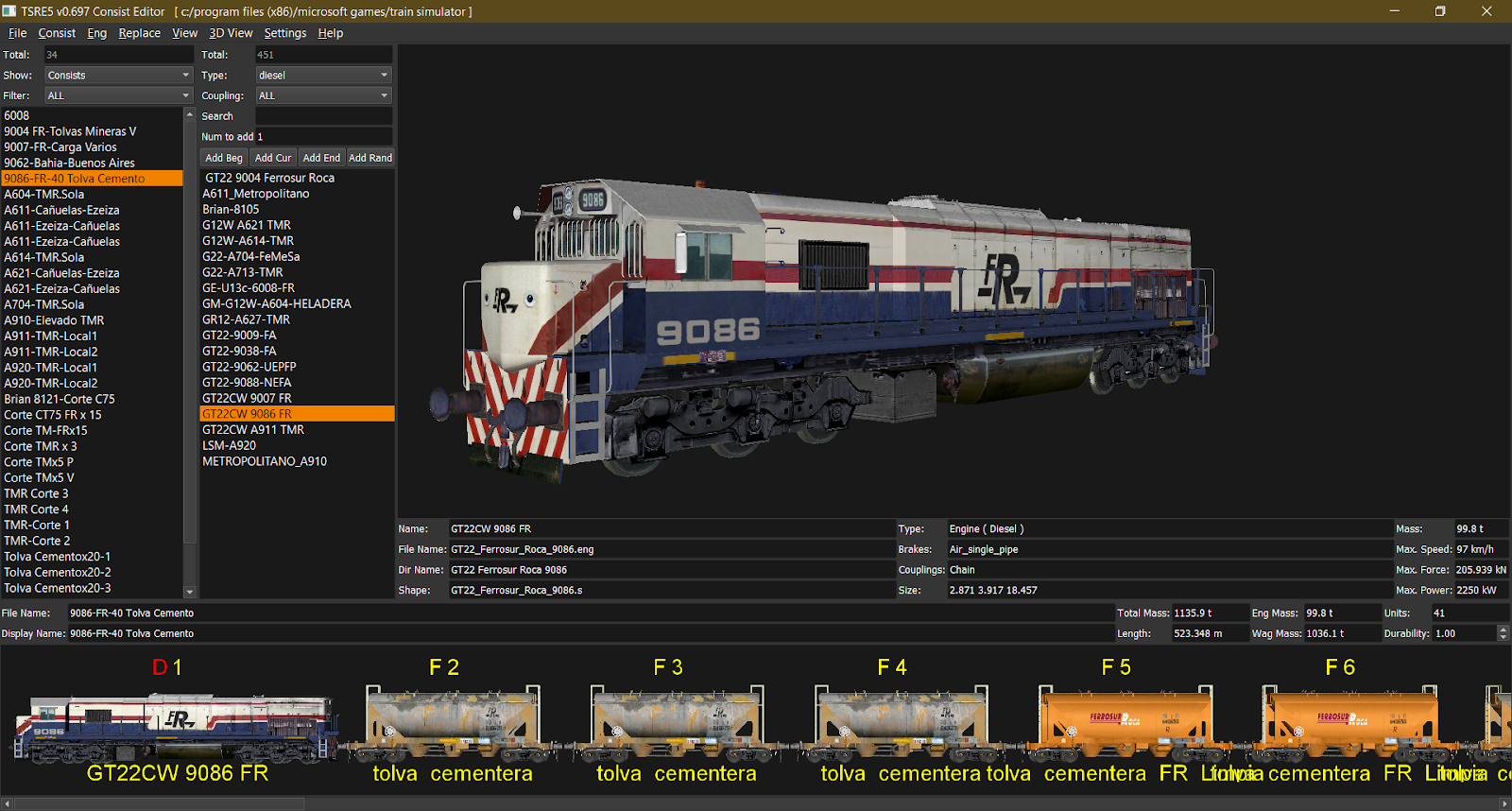Click the Add End button

(321, 157)
